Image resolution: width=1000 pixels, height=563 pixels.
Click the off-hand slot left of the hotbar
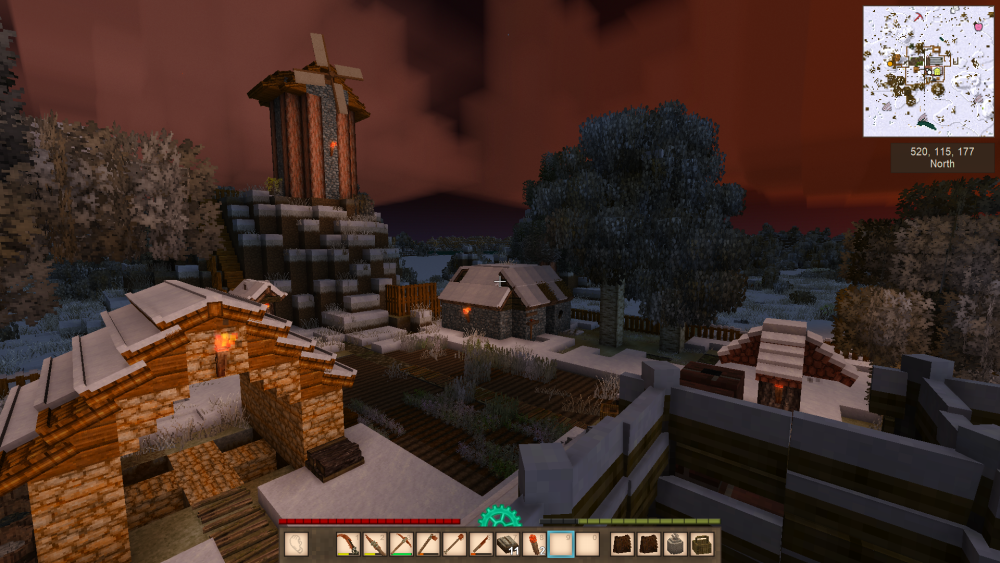click(x=297, y=544)
